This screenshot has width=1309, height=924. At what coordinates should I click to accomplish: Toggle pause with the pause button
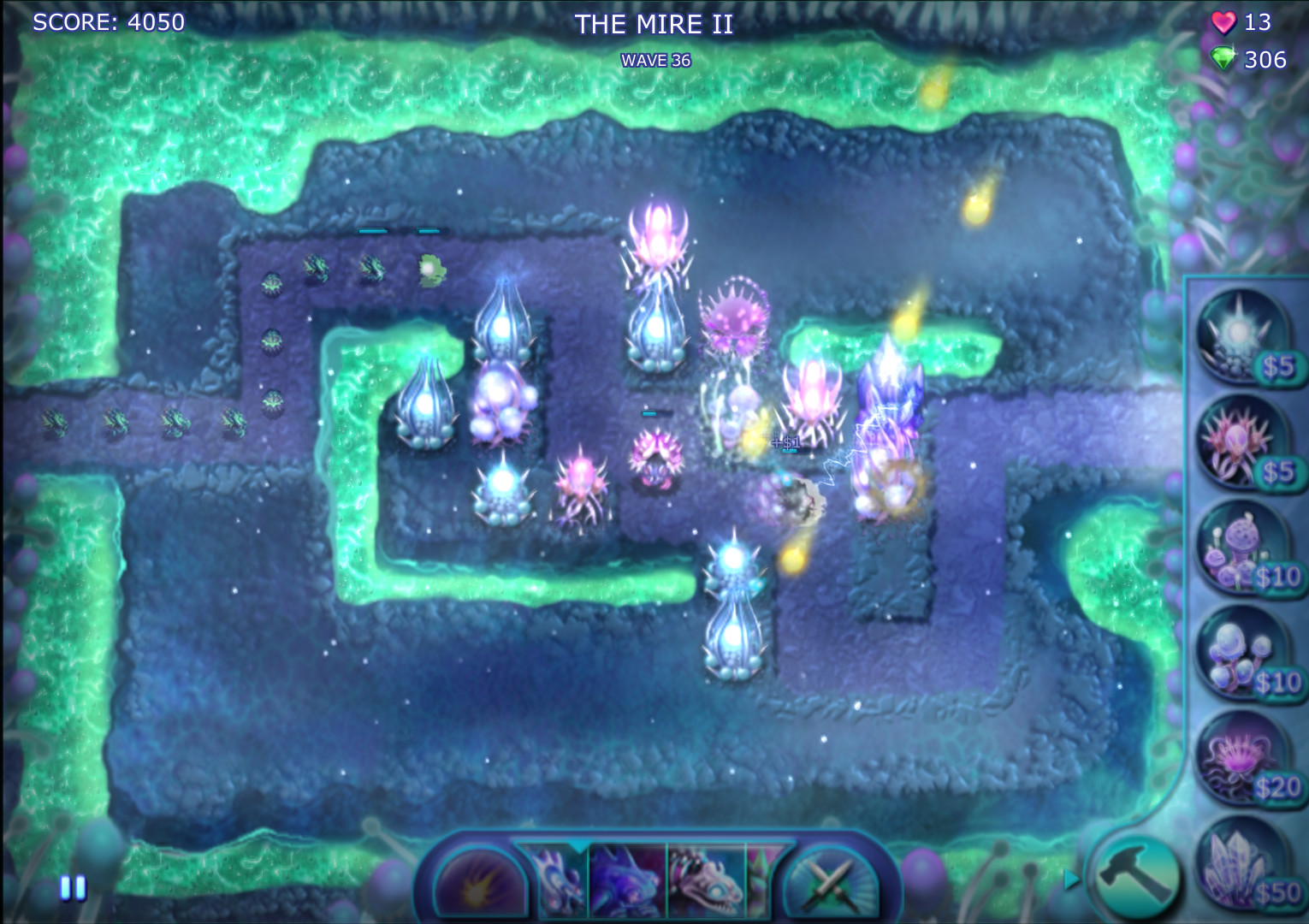[x=72, y=890]
